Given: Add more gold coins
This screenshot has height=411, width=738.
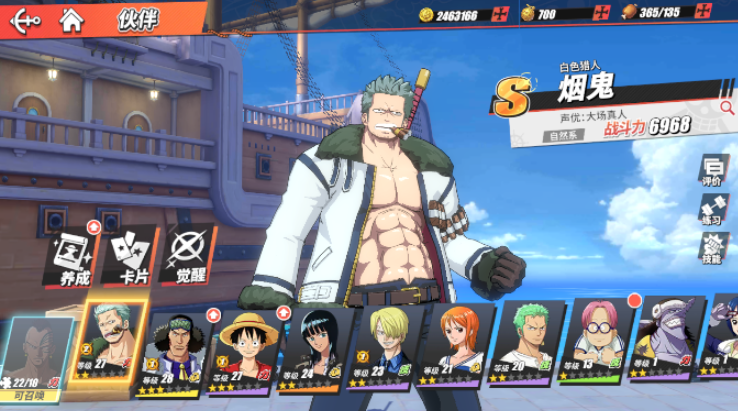Looking at the screenshot, I should pyautogui.click(x=500, y=14).
